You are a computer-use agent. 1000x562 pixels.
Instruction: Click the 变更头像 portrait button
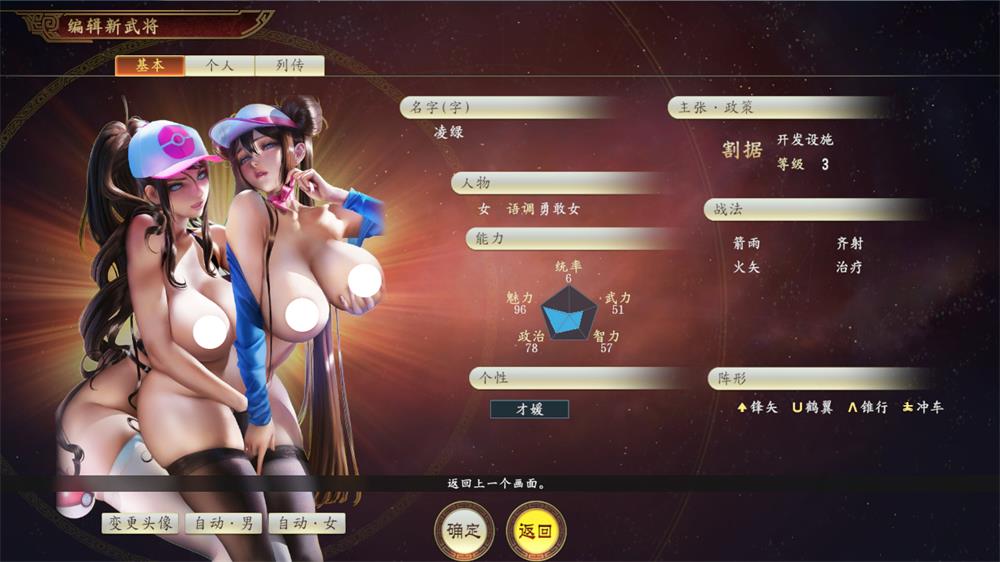(x=140, y=523)
